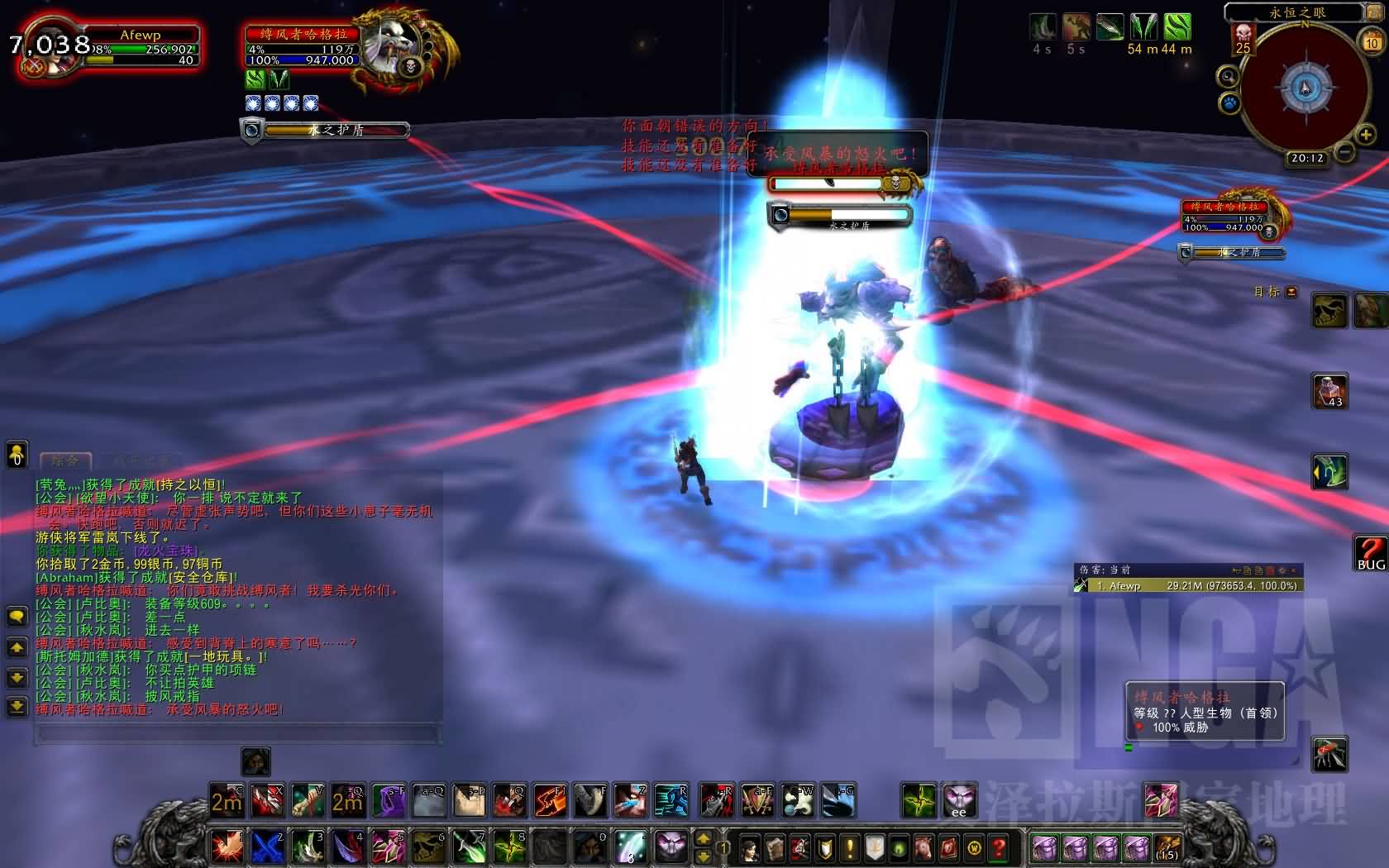Open the red question mark help button

(1000, 847)
